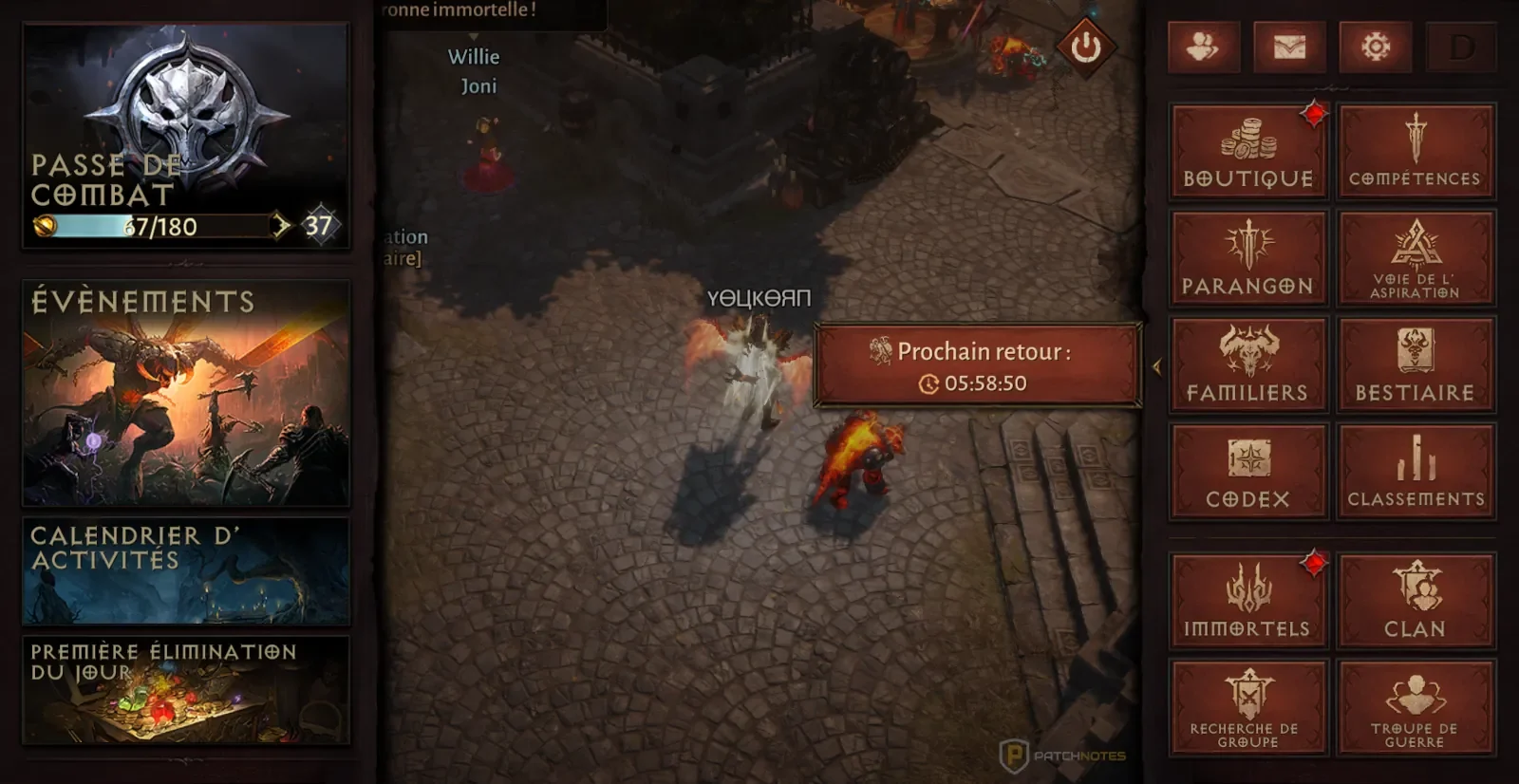The width and height of the screenshot is (1519, 784).
Task: Open the Familiers menu
Action: tap(1247, 364)
